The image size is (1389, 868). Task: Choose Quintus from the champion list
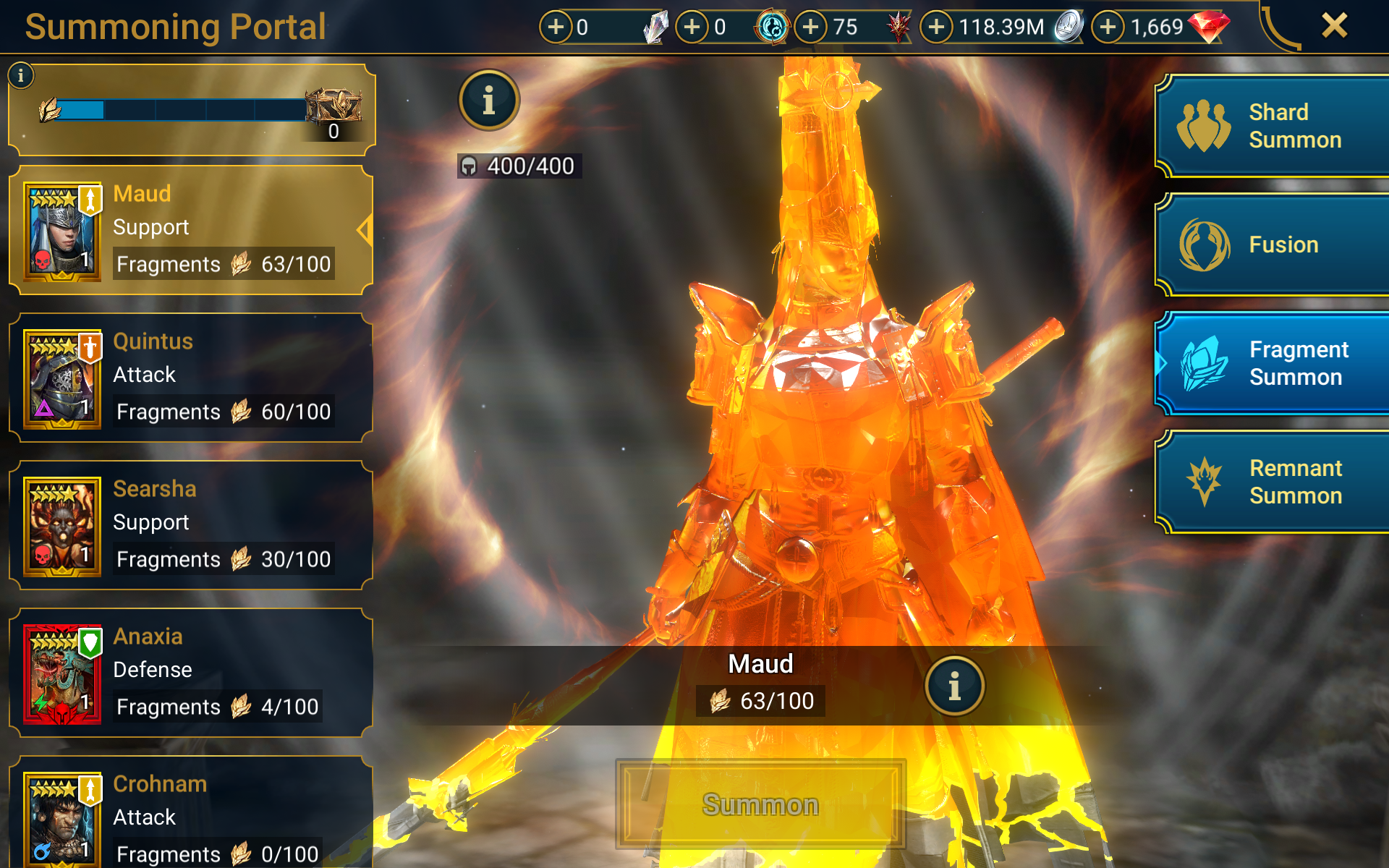tap(191, 378)
